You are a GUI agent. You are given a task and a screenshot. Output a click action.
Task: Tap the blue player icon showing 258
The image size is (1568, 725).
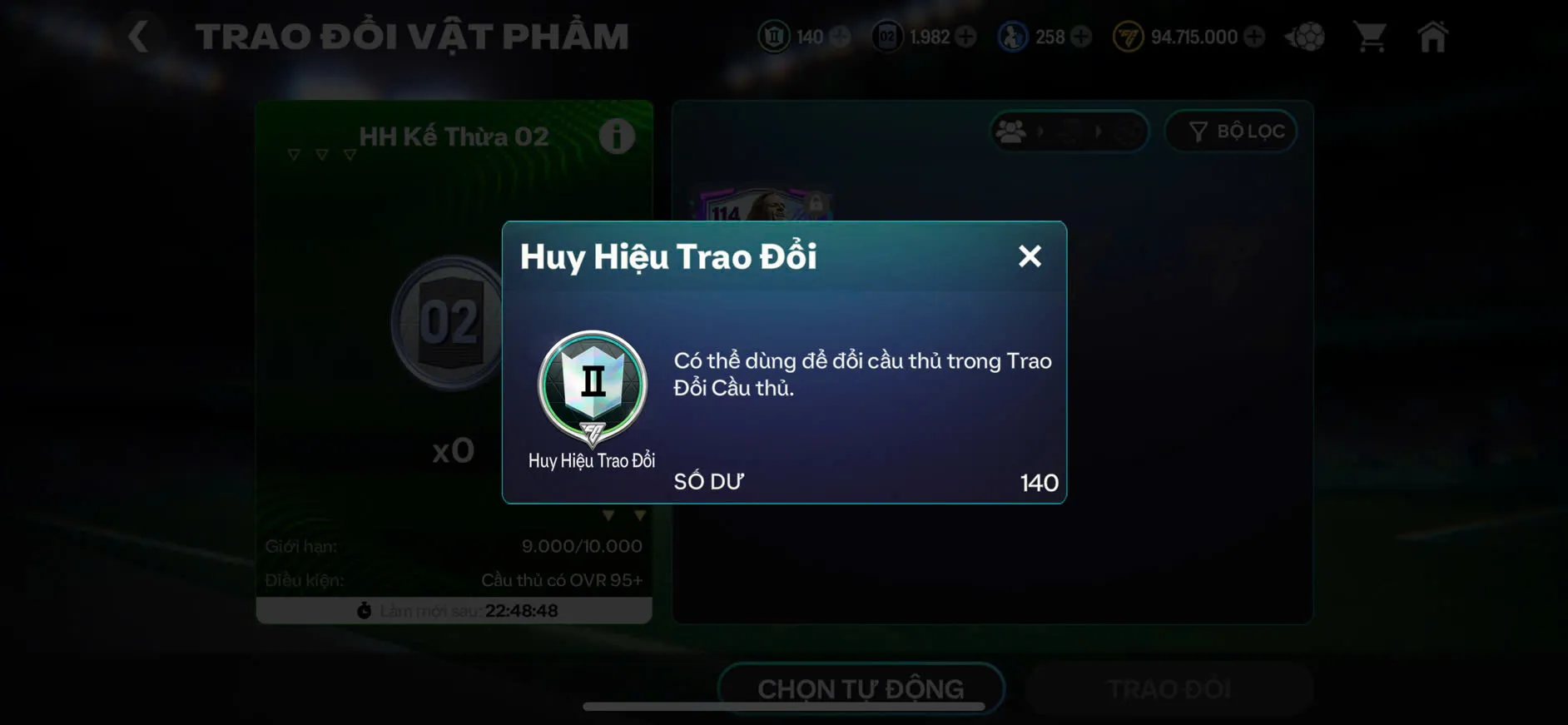[x=1011, y=36]
